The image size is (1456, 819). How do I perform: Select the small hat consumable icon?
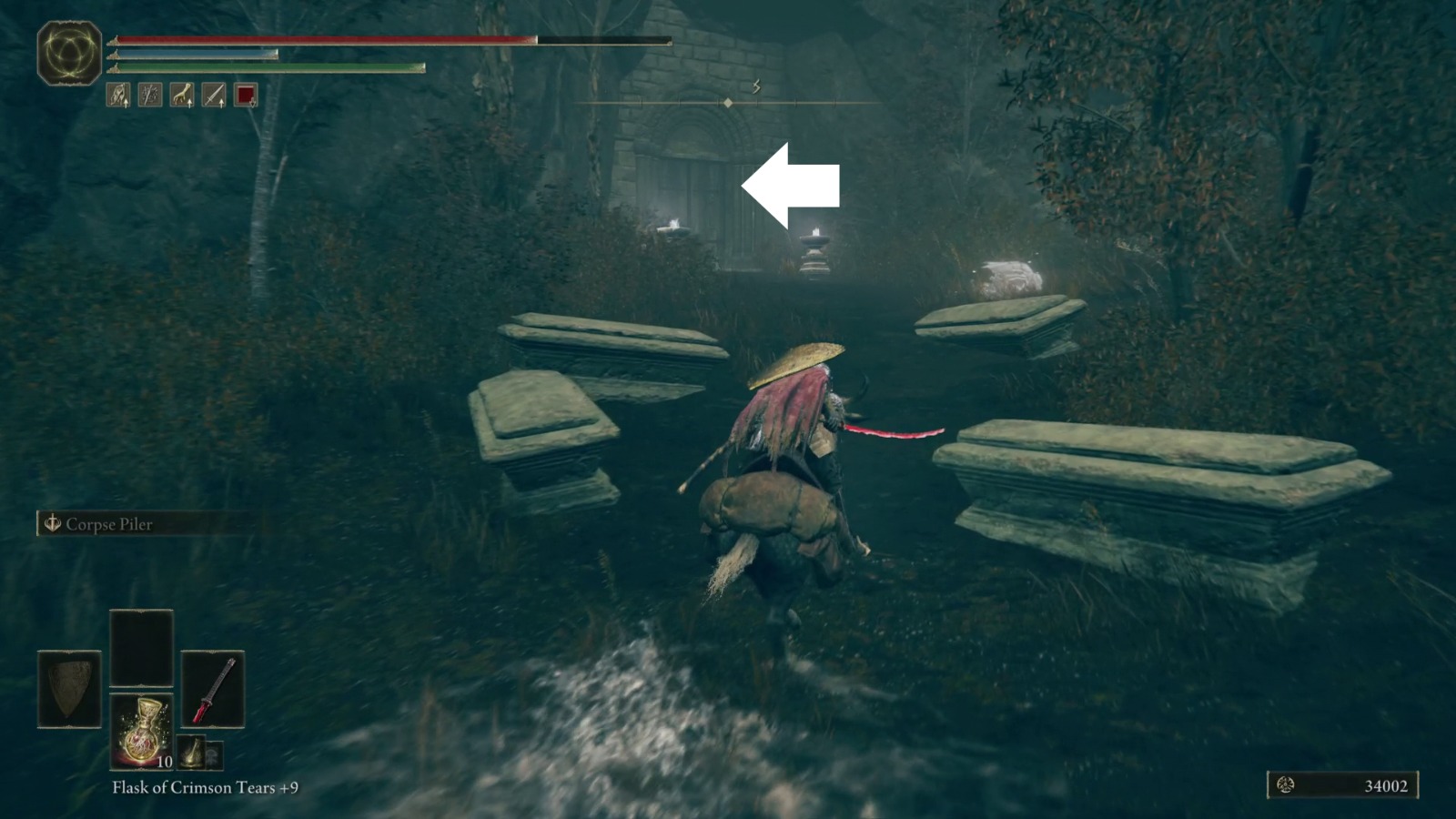tap(190, 753)
